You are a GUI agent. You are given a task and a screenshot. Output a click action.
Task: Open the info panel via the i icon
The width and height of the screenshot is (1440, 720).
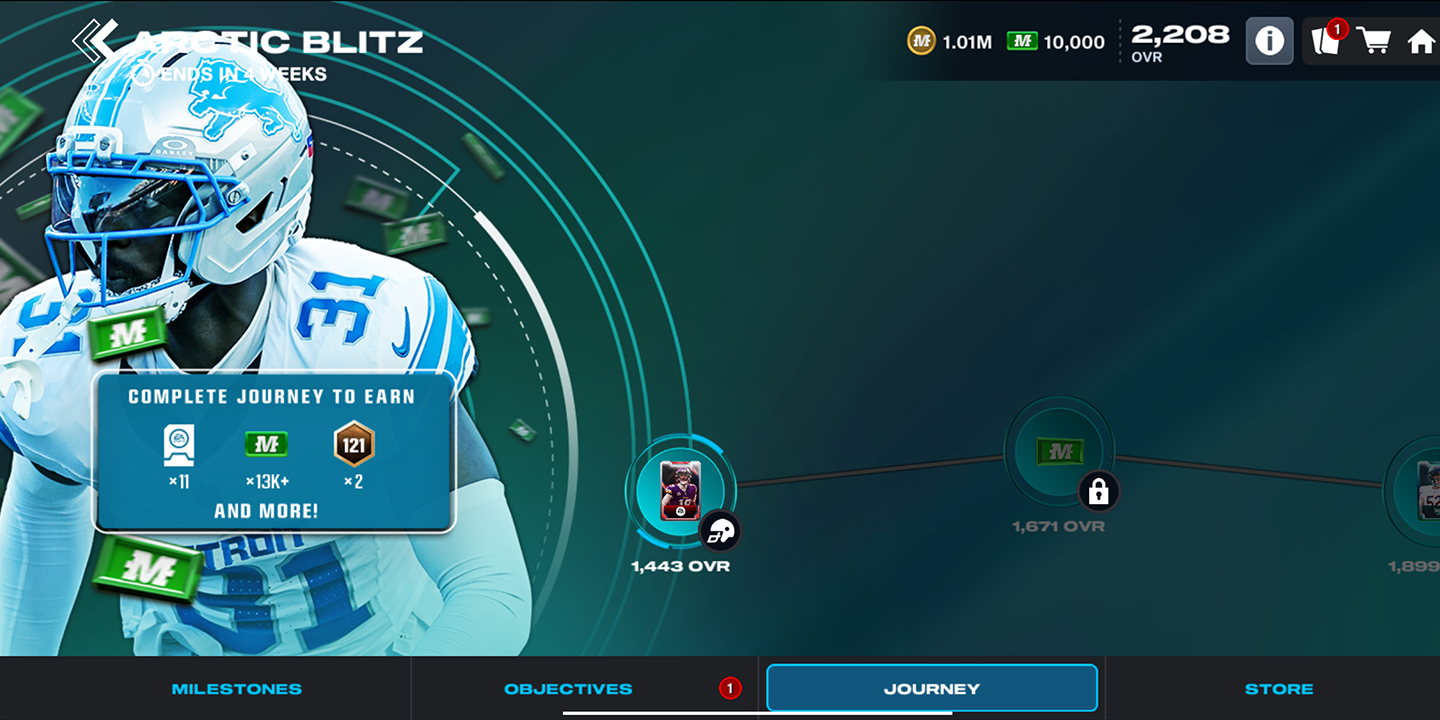coord(1269,40)
